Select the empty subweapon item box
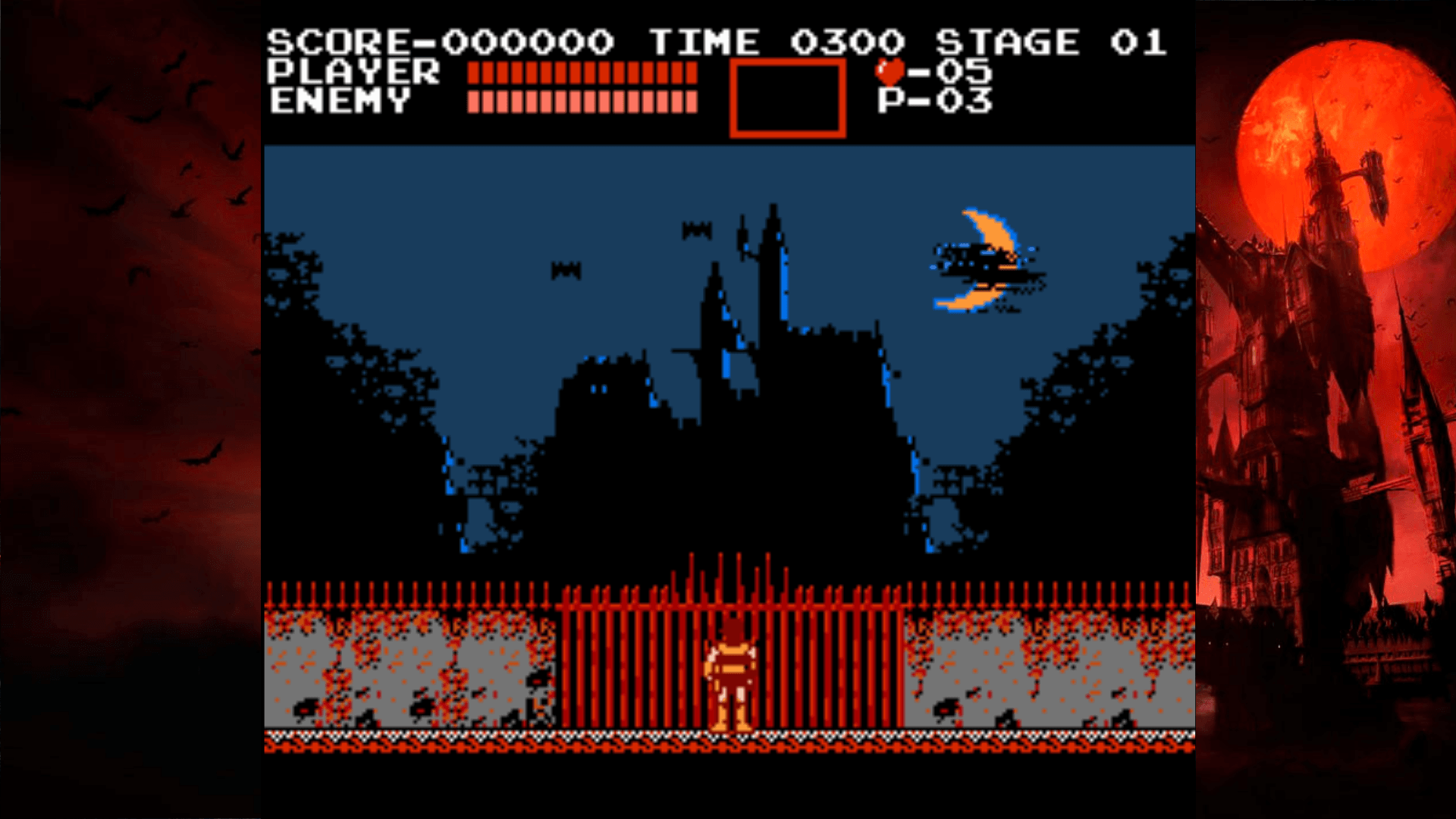This screenshot has width=1456, height=819. [787, 99]
